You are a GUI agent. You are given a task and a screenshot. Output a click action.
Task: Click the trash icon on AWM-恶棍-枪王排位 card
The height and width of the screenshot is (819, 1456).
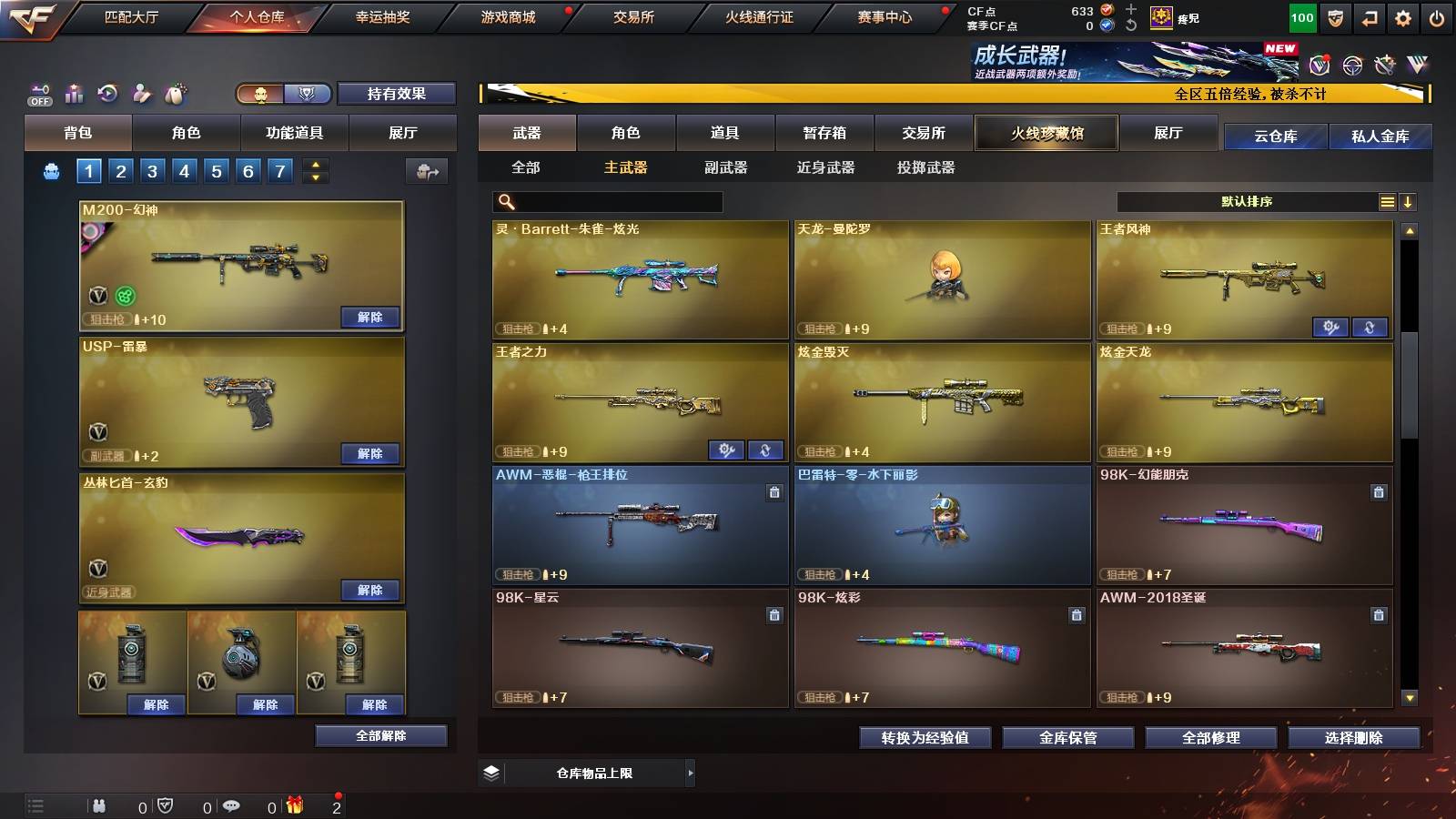tap(773, 491)
